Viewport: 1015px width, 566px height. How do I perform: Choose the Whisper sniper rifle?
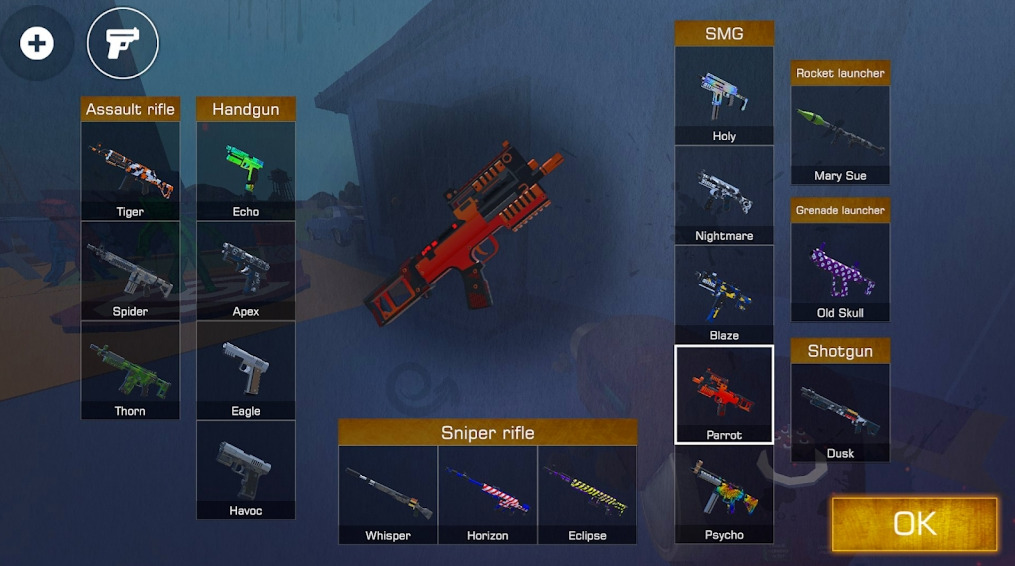[388, 494]
